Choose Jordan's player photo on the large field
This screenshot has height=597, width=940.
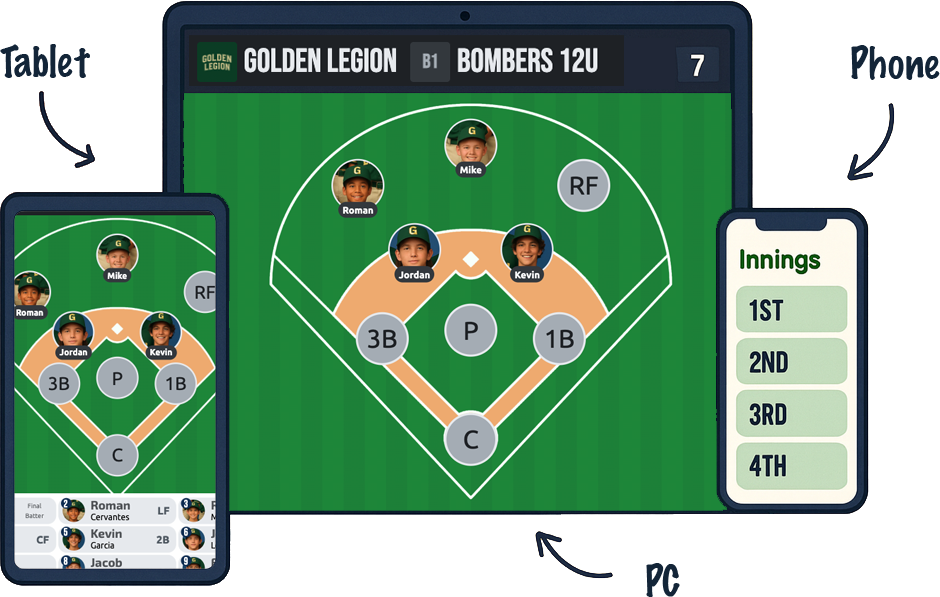pyautogui.click(x=414, y=249)
